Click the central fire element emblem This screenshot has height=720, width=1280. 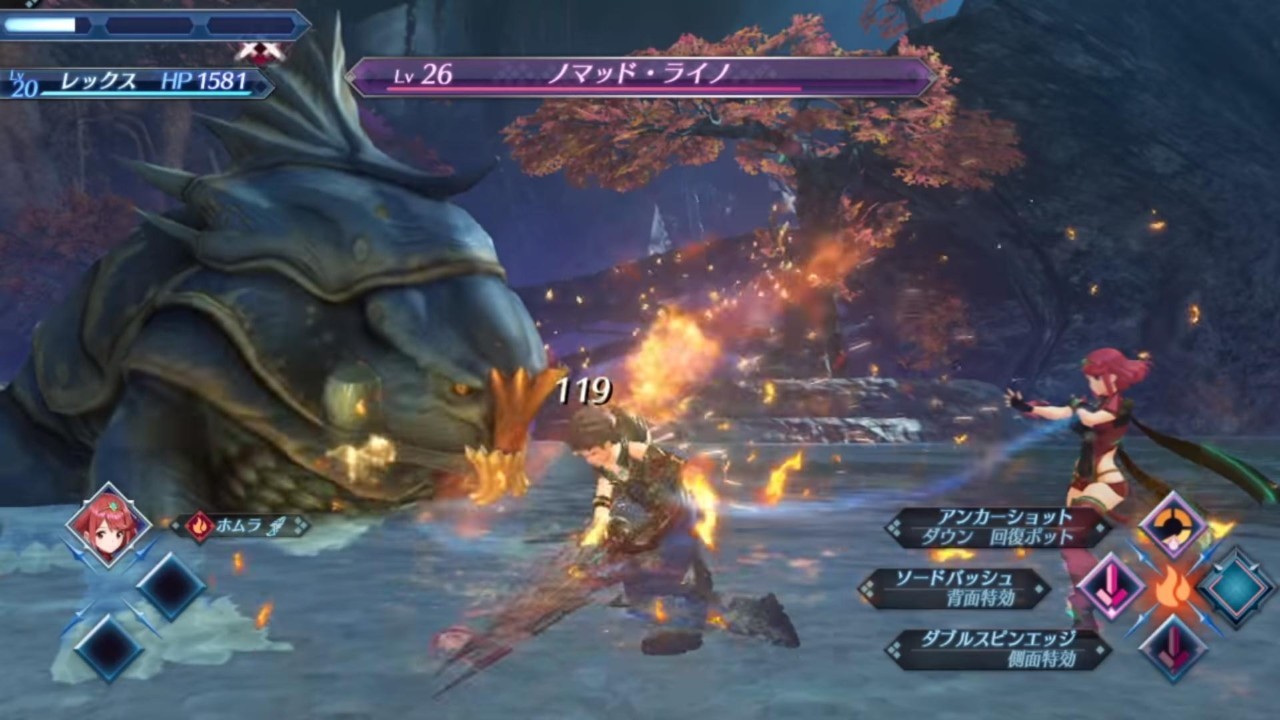pos(1173,588)
